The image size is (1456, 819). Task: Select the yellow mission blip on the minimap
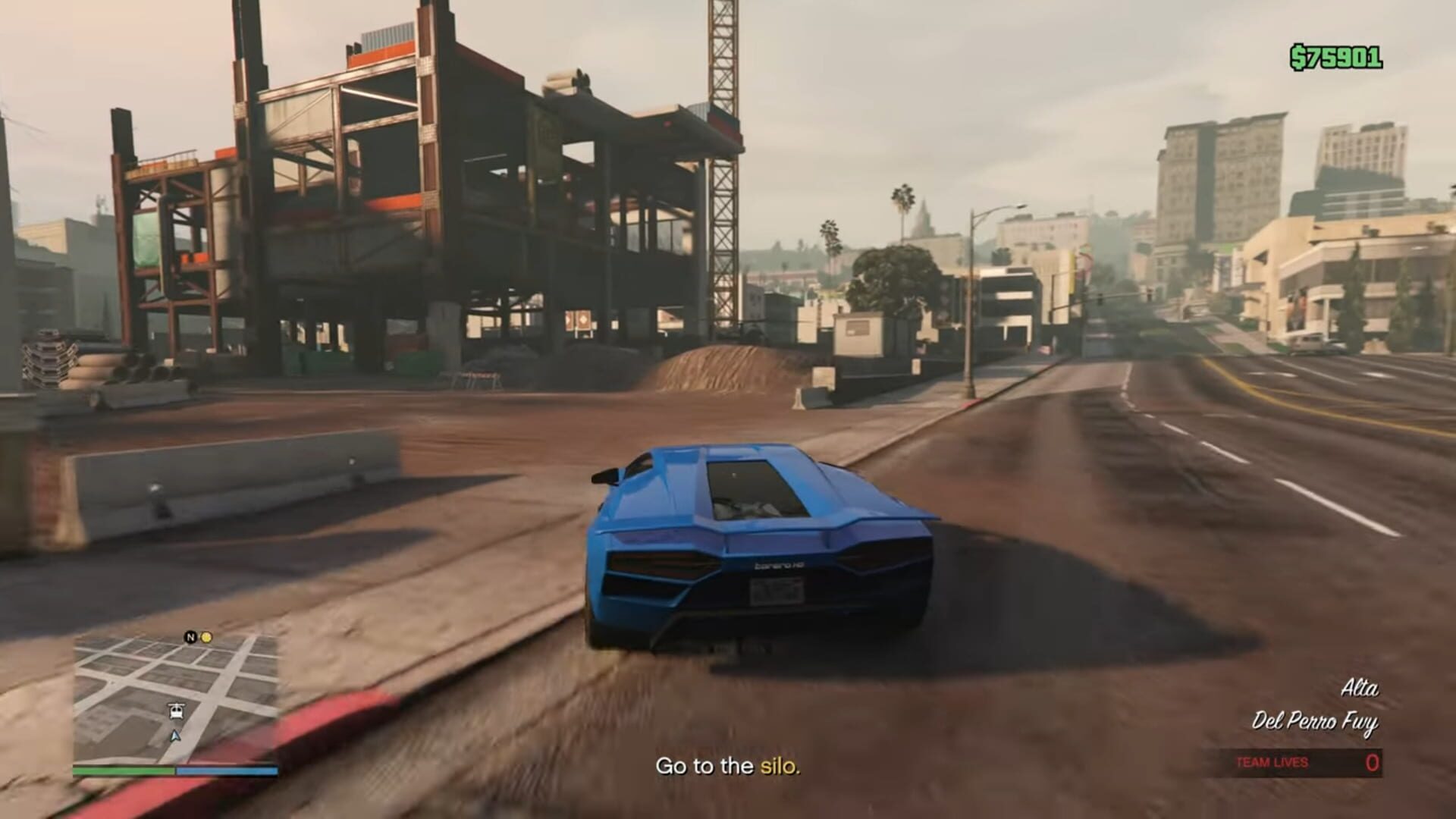[206, 637]
